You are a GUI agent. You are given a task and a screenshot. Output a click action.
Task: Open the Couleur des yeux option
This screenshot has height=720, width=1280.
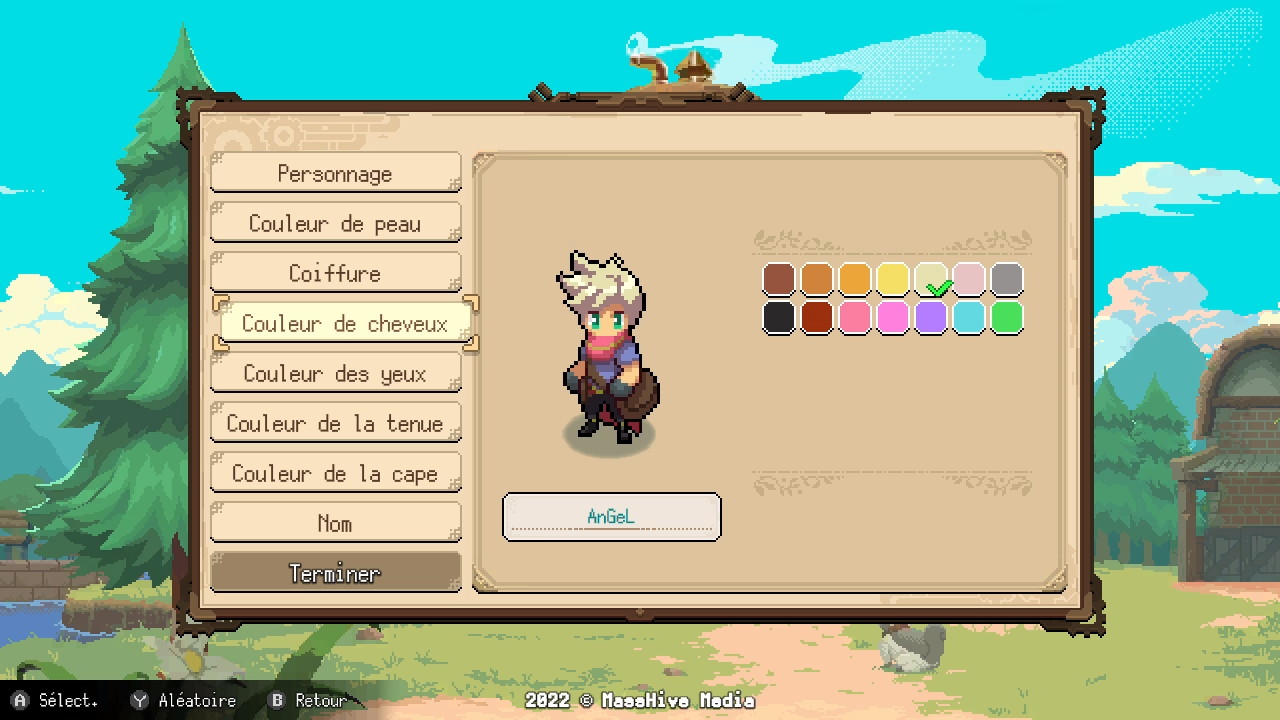coord(335,373)
